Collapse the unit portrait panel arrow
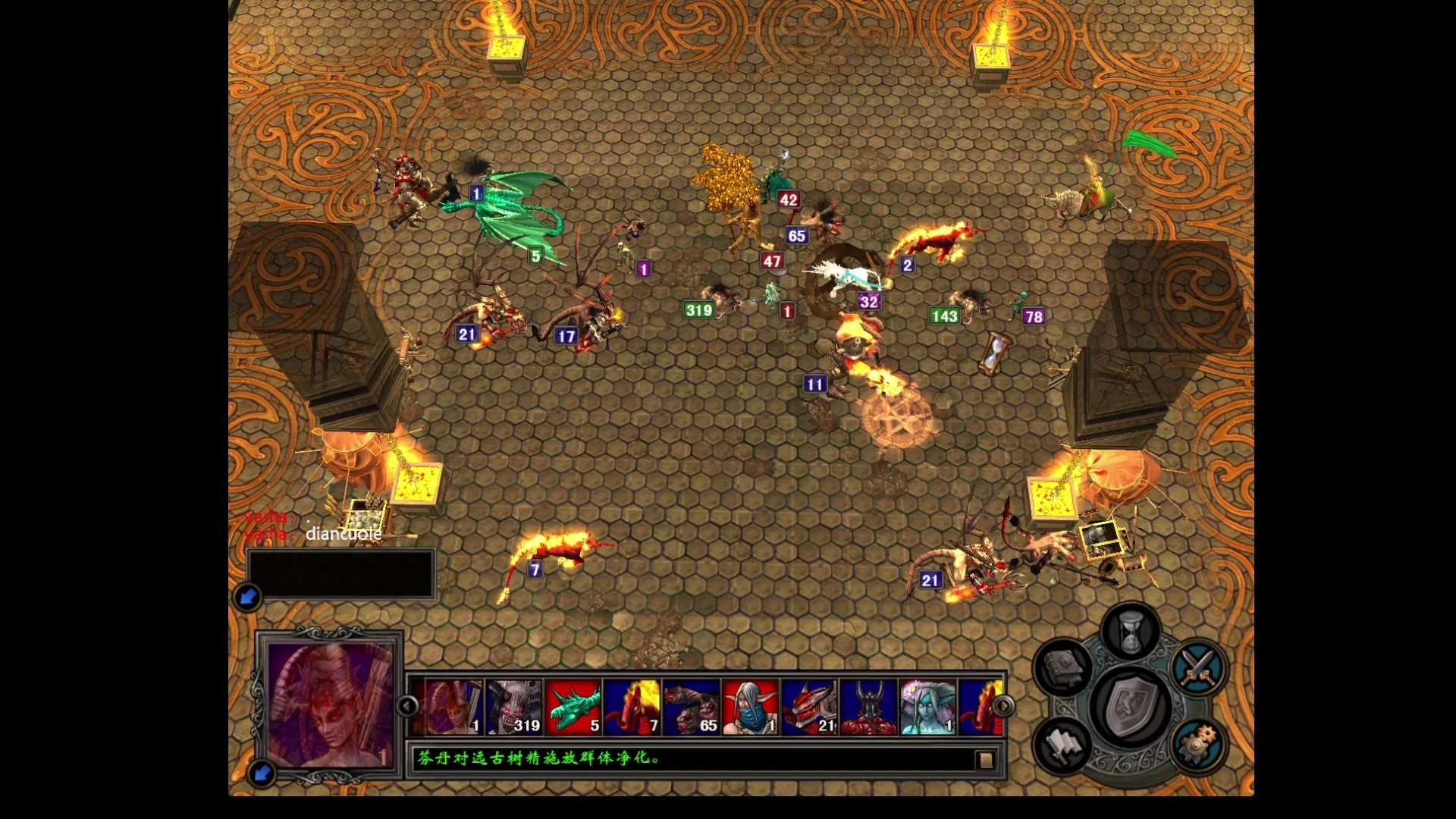 tap(262, 773)
